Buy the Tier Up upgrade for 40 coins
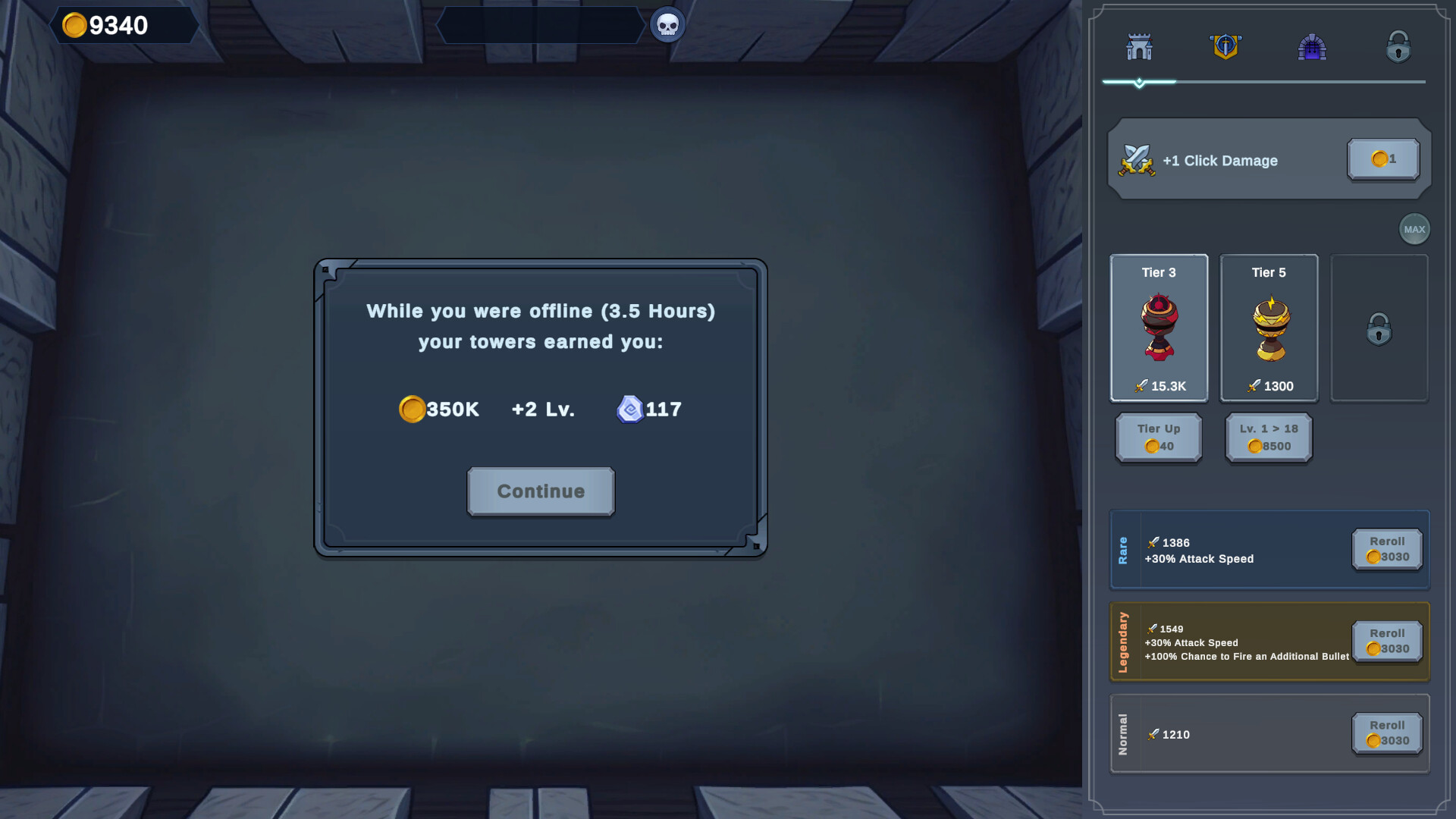The width and height of the screenshot is (1456, 819). pos(1158,438)
